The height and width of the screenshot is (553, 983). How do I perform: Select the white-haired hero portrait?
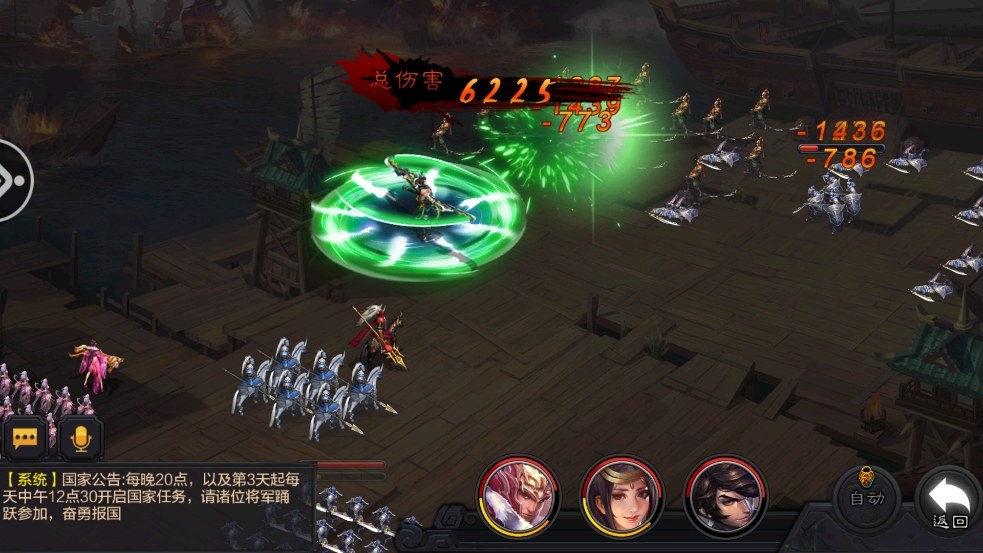click(x=519, y=496)
